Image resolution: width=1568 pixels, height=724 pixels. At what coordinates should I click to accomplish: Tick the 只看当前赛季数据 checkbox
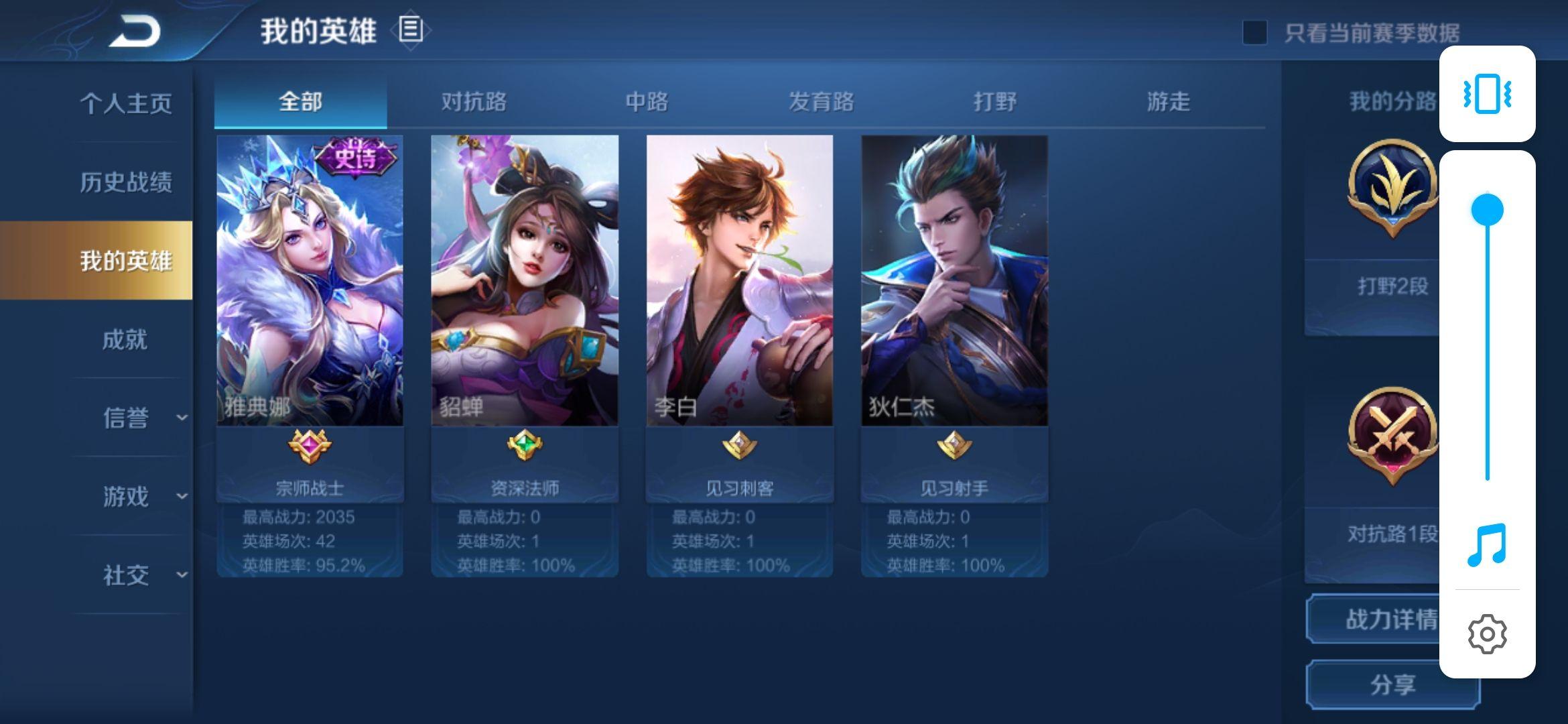pyautogui.click(x=1254, y=33)
